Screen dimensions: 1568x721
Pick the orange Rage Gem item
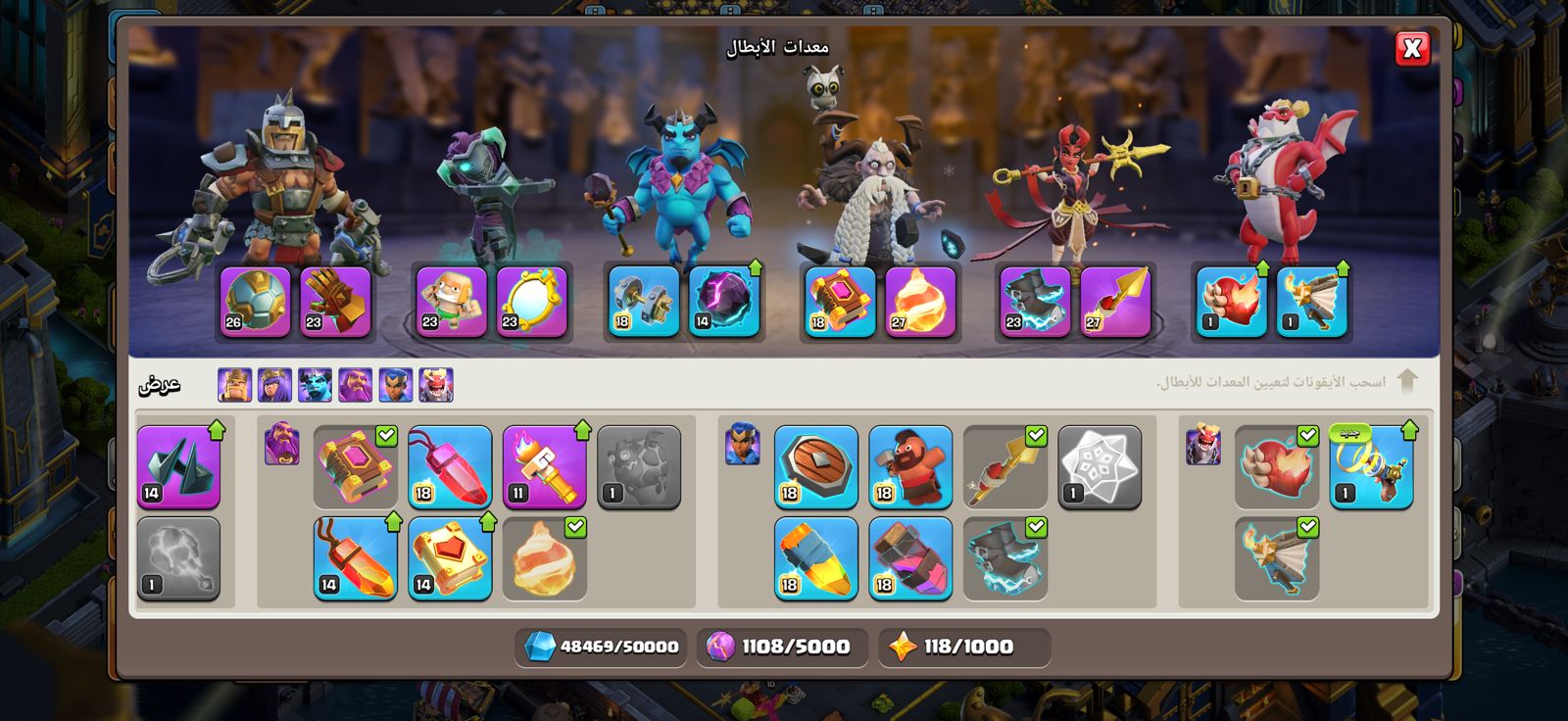(x=356, y=557)
